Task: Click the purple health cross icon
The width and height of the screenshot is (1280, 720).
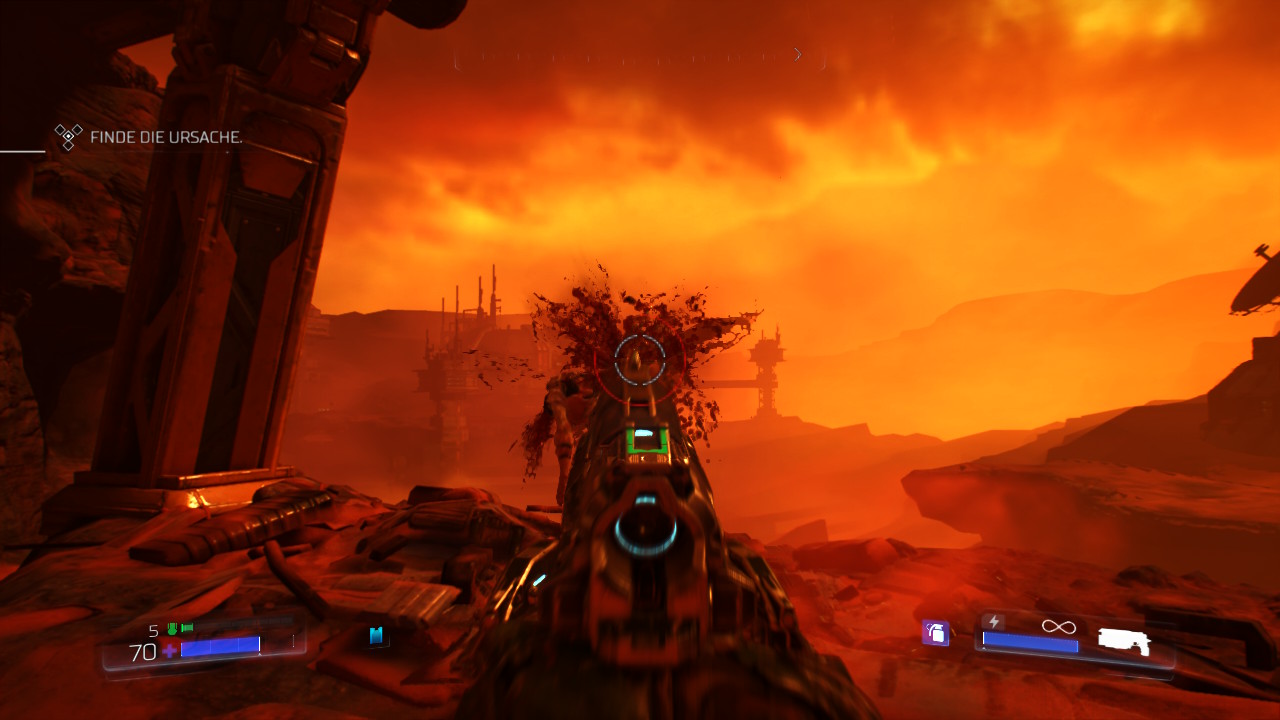Action: pyautogui.click(x=170, y=652)
